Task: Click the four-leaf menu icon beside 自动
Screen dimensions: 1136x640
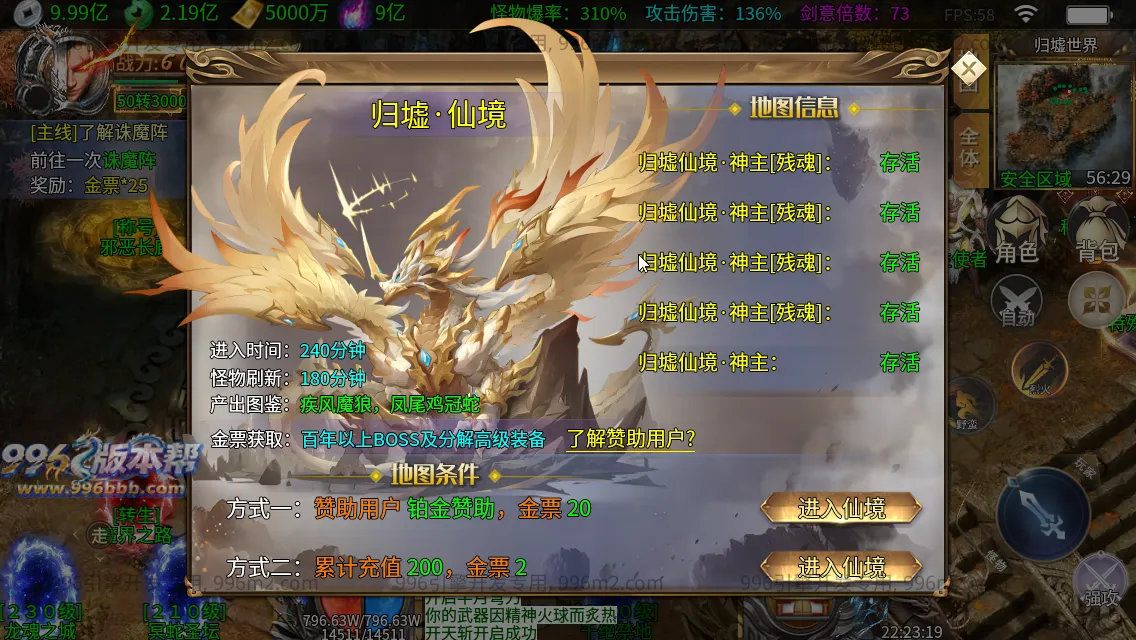Action: [x=1095, y=300]
